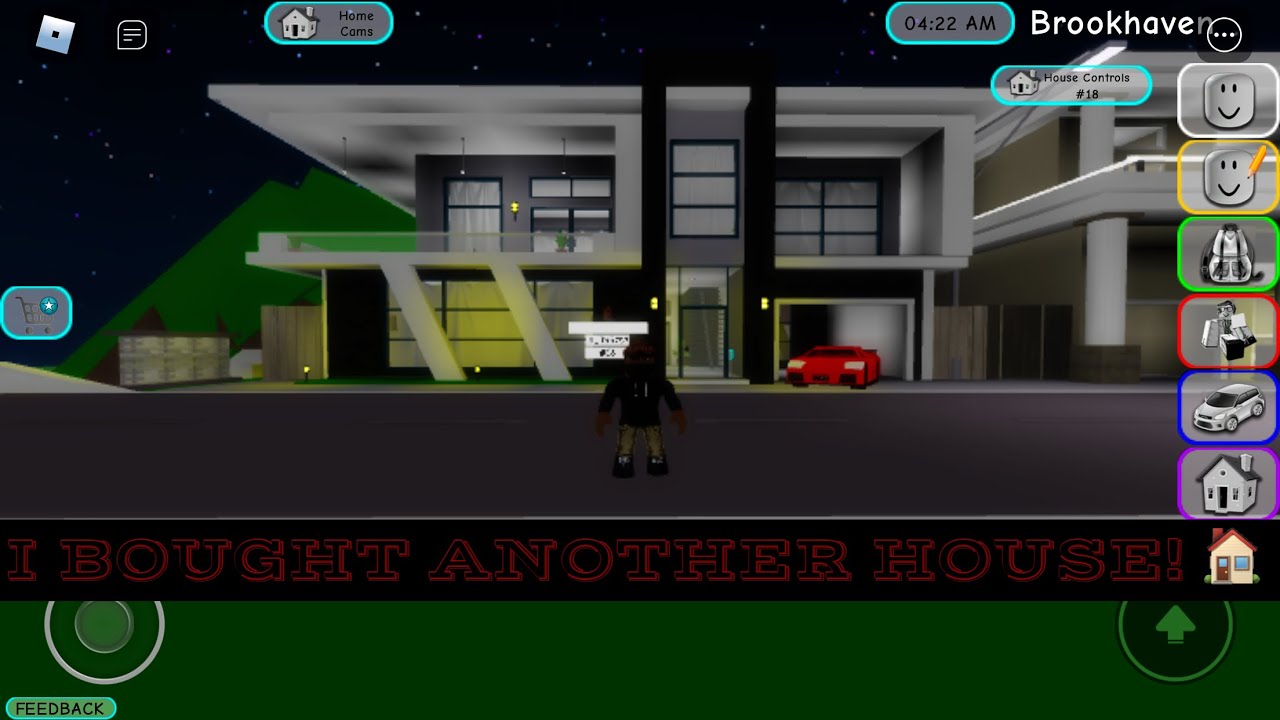Click the Feedback button
This screenshot has height=720, width=1280.
tap(60, 708)
